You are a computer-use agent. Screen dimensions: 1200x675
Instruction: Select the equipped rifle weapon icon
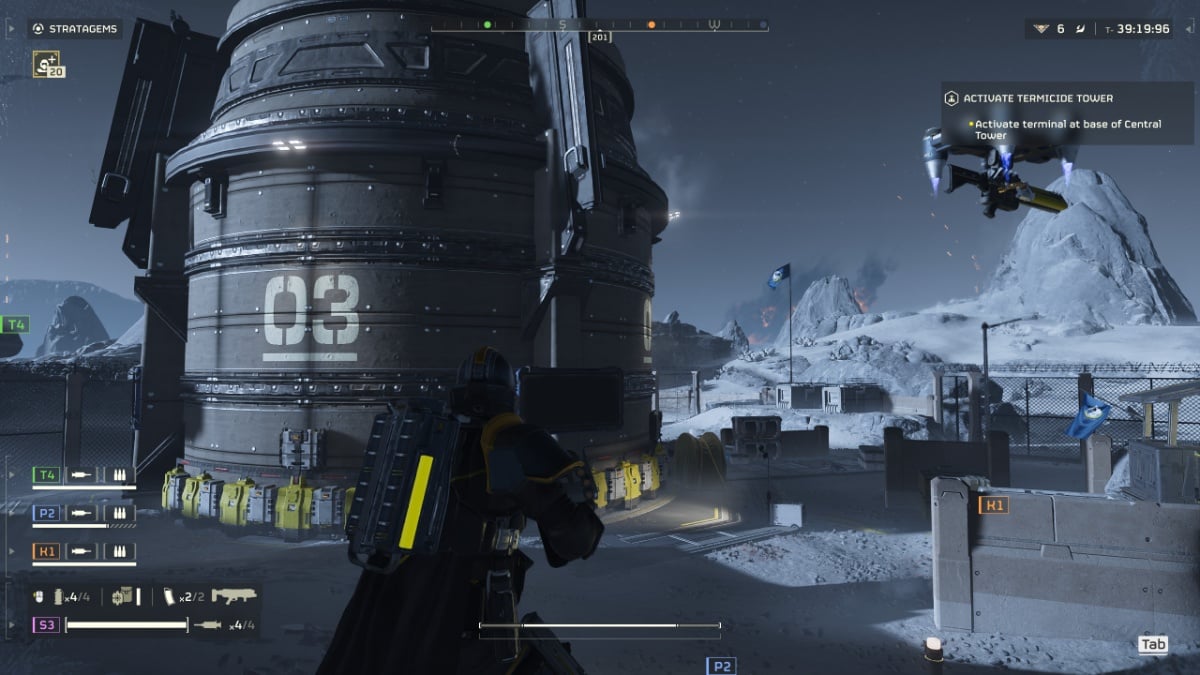coord(234,596)
